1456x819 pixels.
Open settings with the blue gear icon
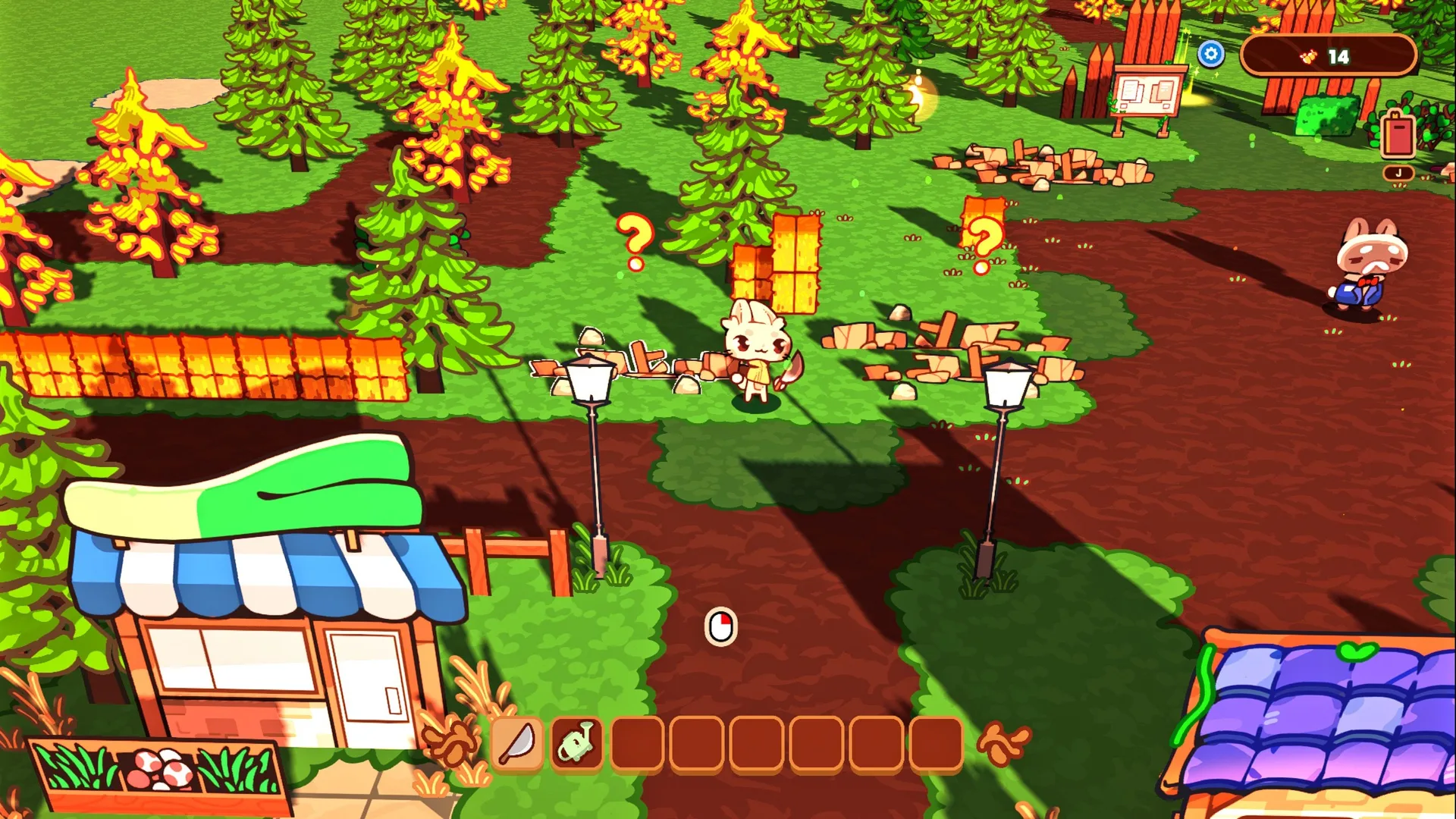click(1210, 54)
